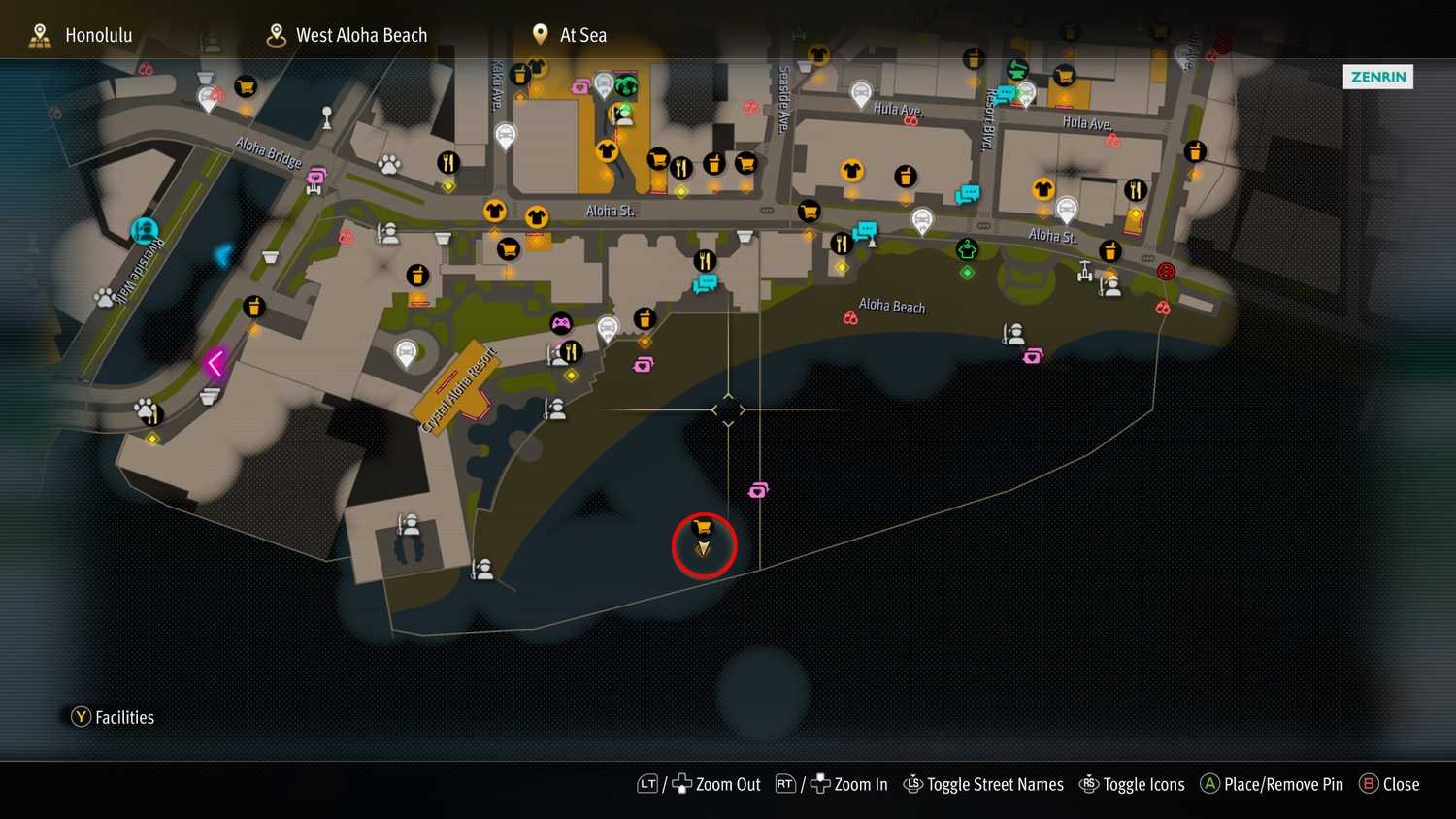1456x819 pixels.
Task: Click the crosshair map cursor
Action: tap(728, 409)
